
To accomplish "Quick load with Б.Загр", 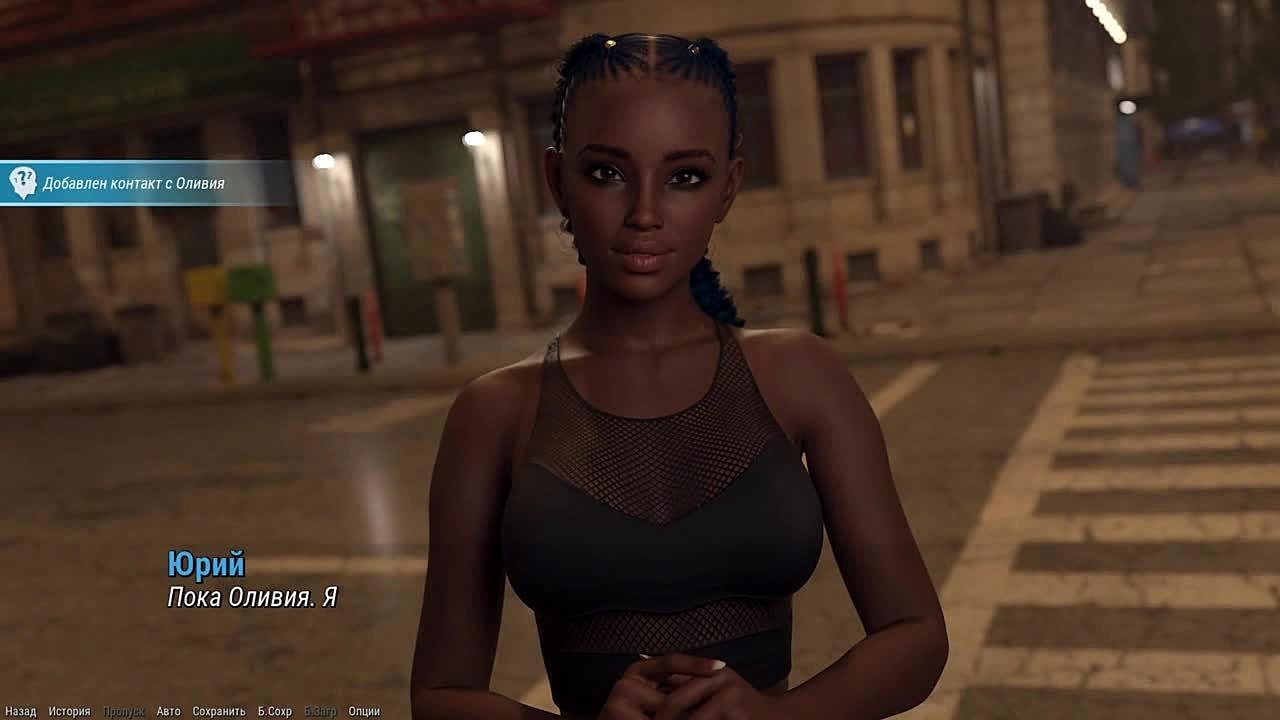I will pos(320,711).
